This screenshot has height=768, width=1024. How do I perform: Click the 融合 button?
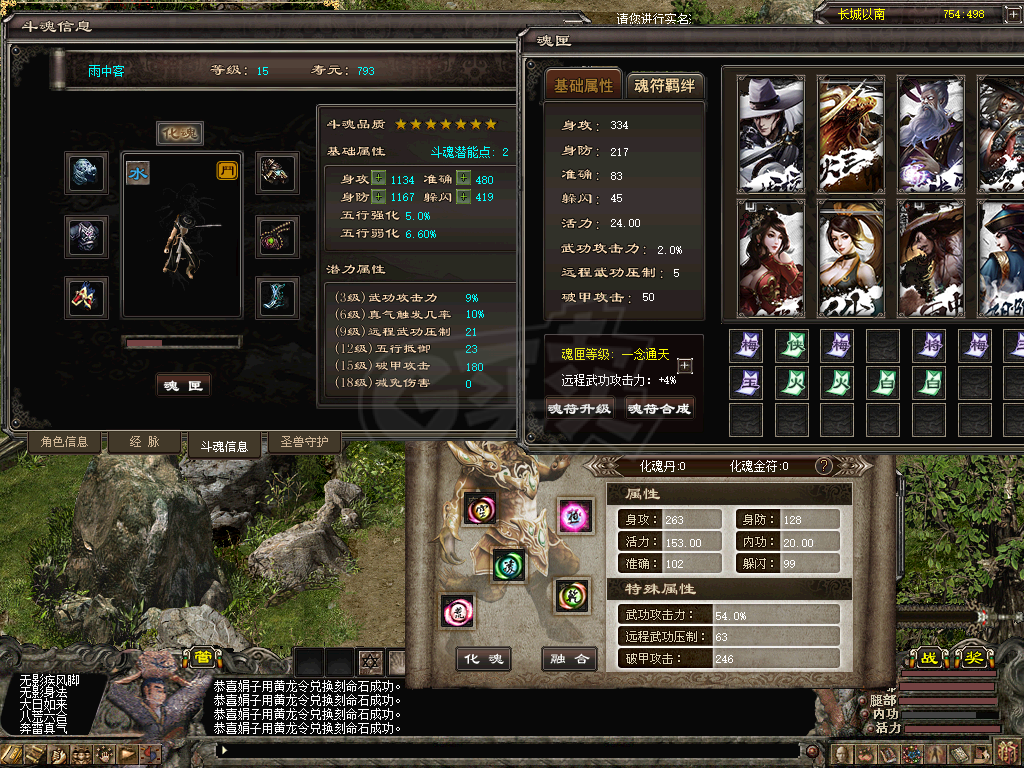(x=570, y=659)
